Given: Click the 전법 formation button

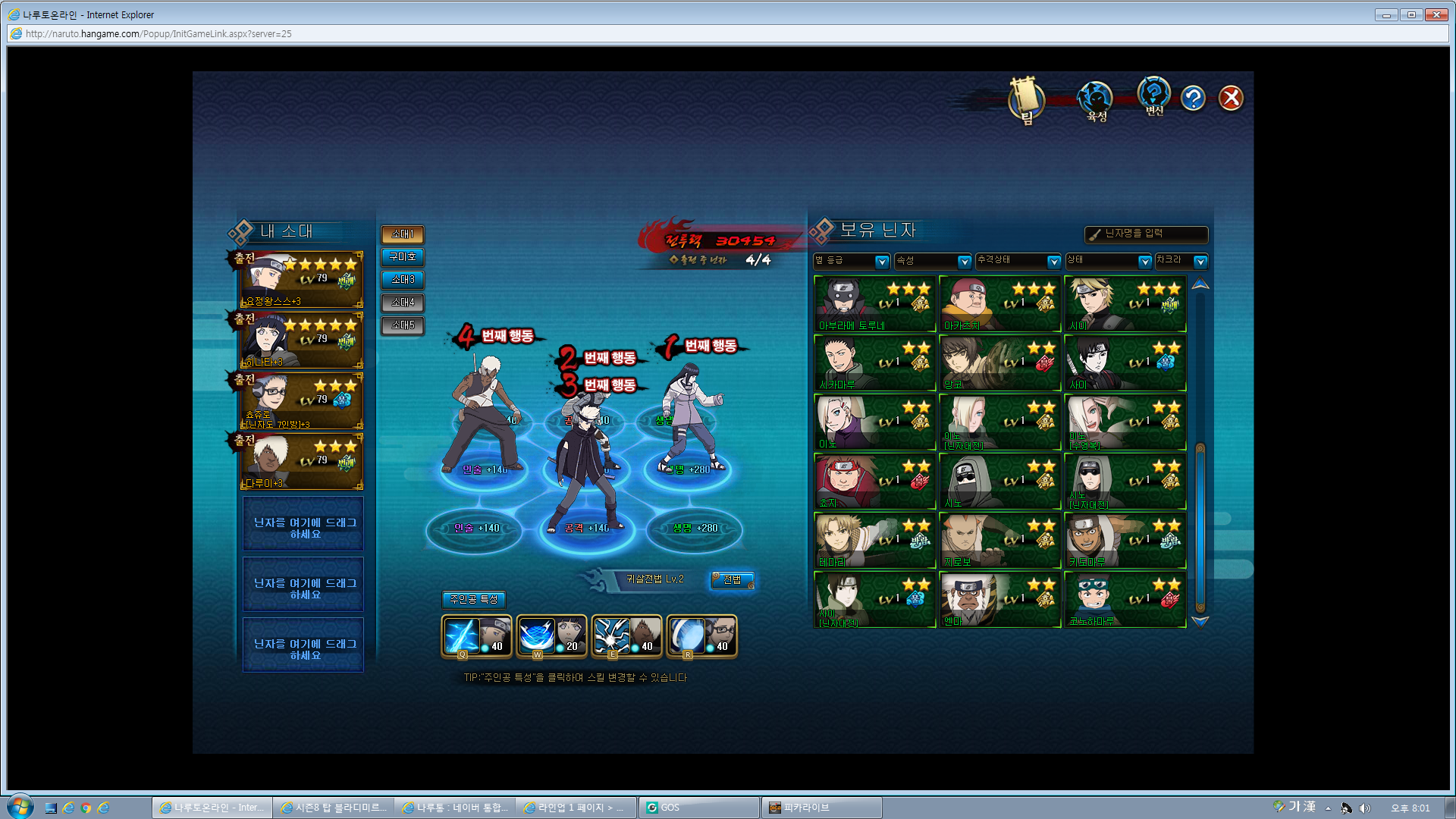Looking at the screenshot, I should (x=732, y=580).
